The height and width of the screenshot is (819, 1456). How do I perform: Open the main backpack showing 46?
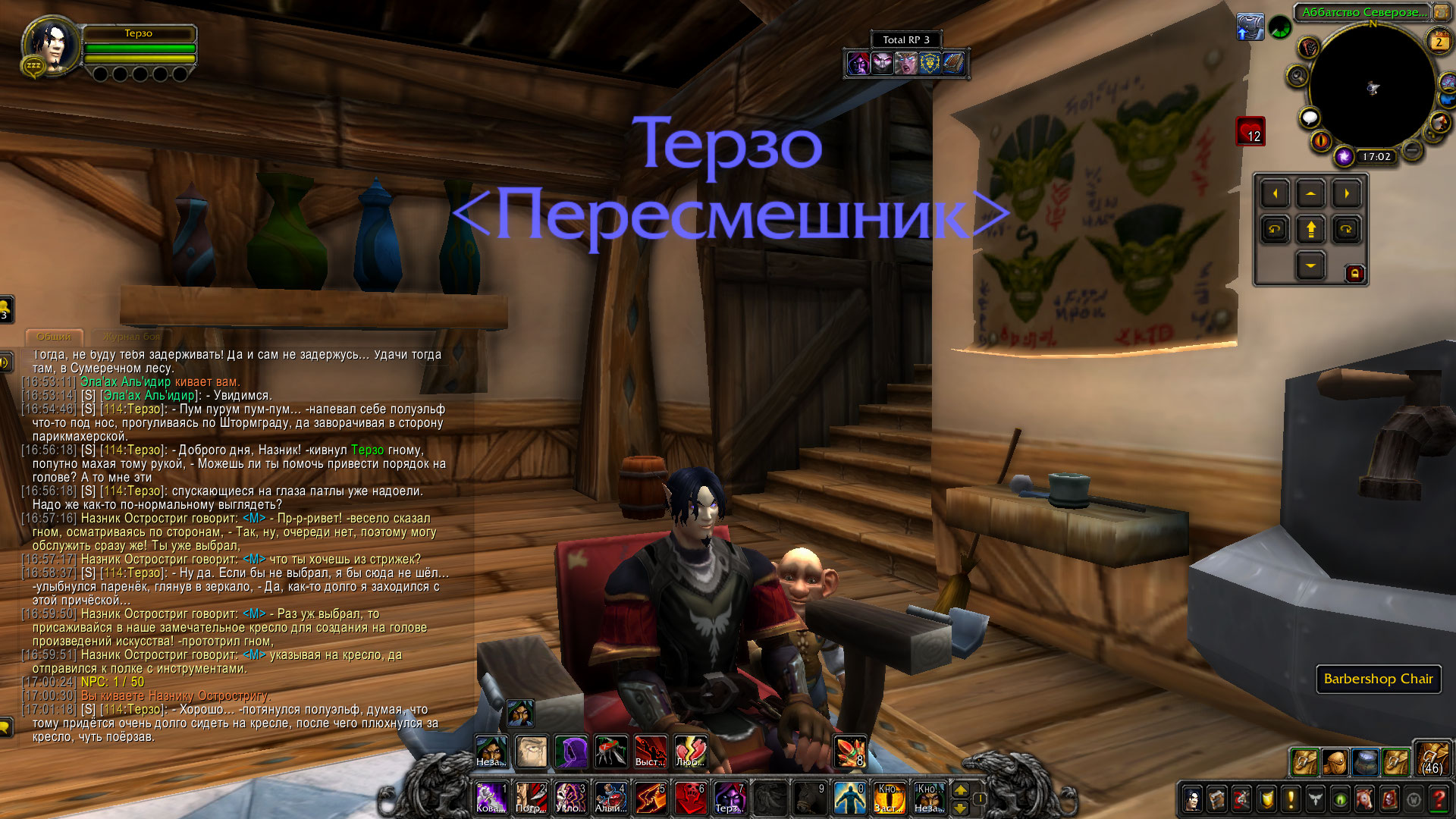pyautogui.click(x=1432, y=759)
